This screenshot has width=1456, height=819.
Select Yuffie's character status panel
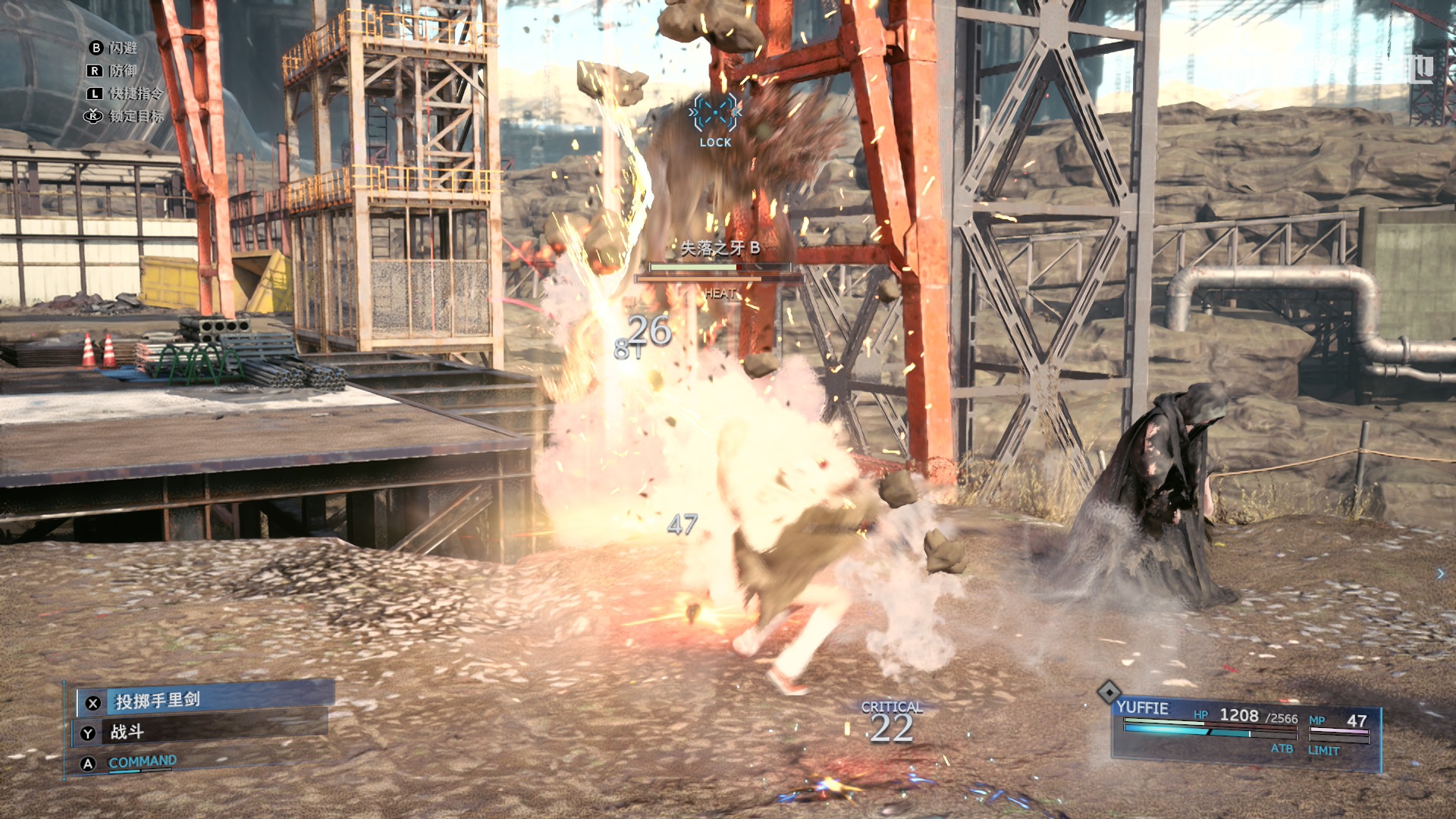[x=1245, y=731]
